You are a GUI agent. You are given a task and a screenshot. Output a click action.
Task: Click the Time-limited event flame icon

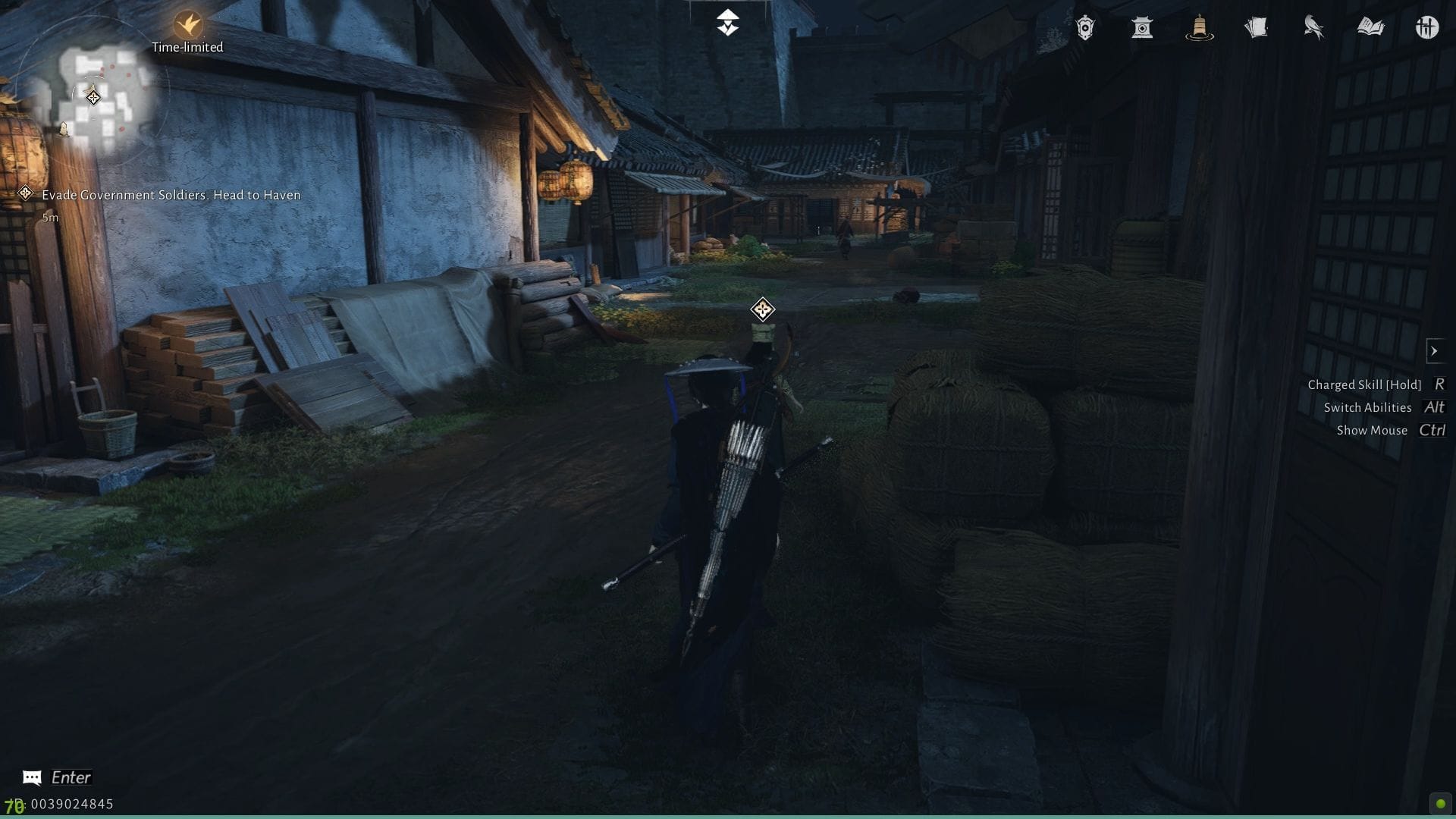187,23
